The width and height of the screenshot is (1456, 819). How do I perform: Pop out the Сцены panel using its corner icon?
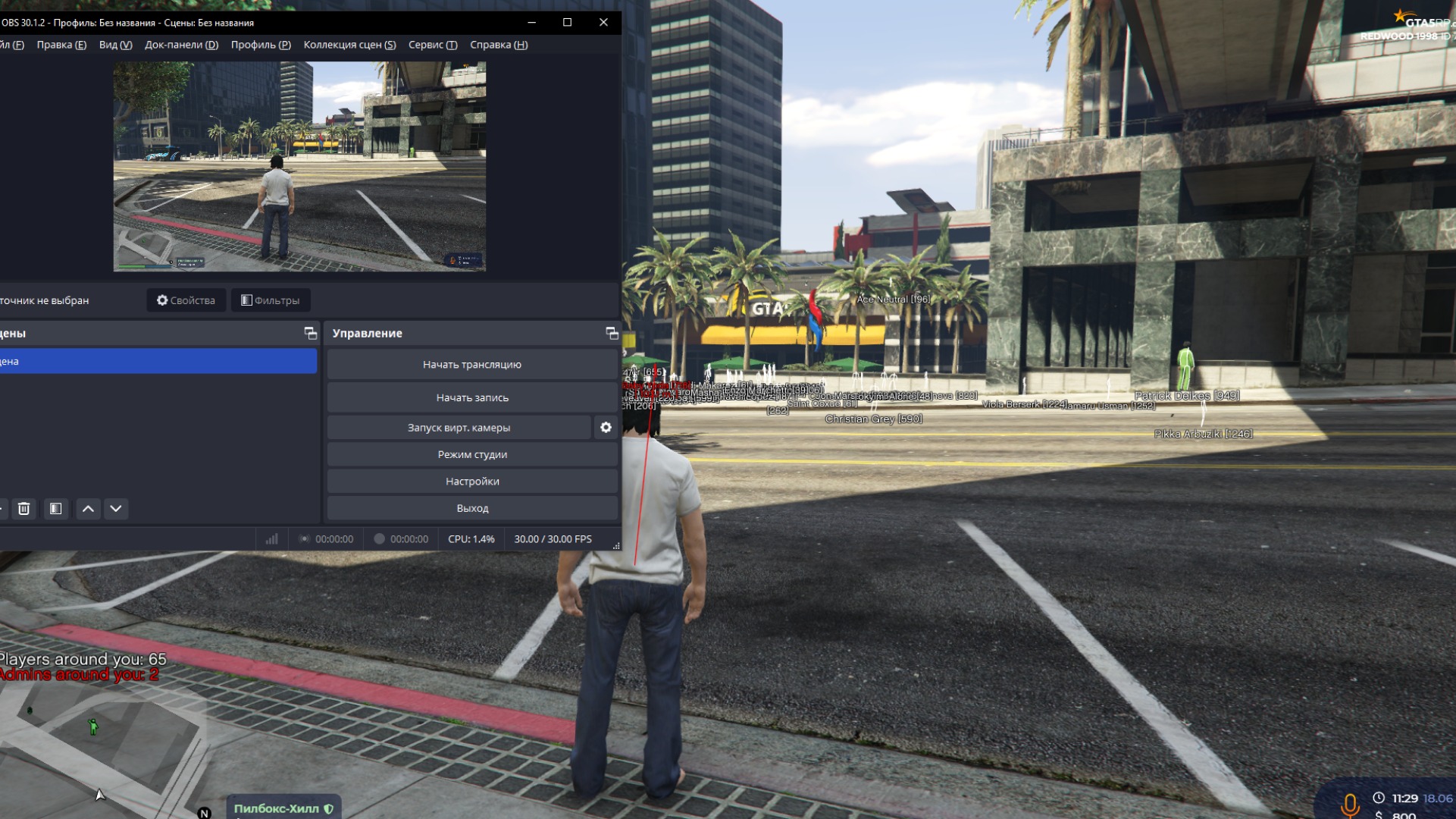309,332
